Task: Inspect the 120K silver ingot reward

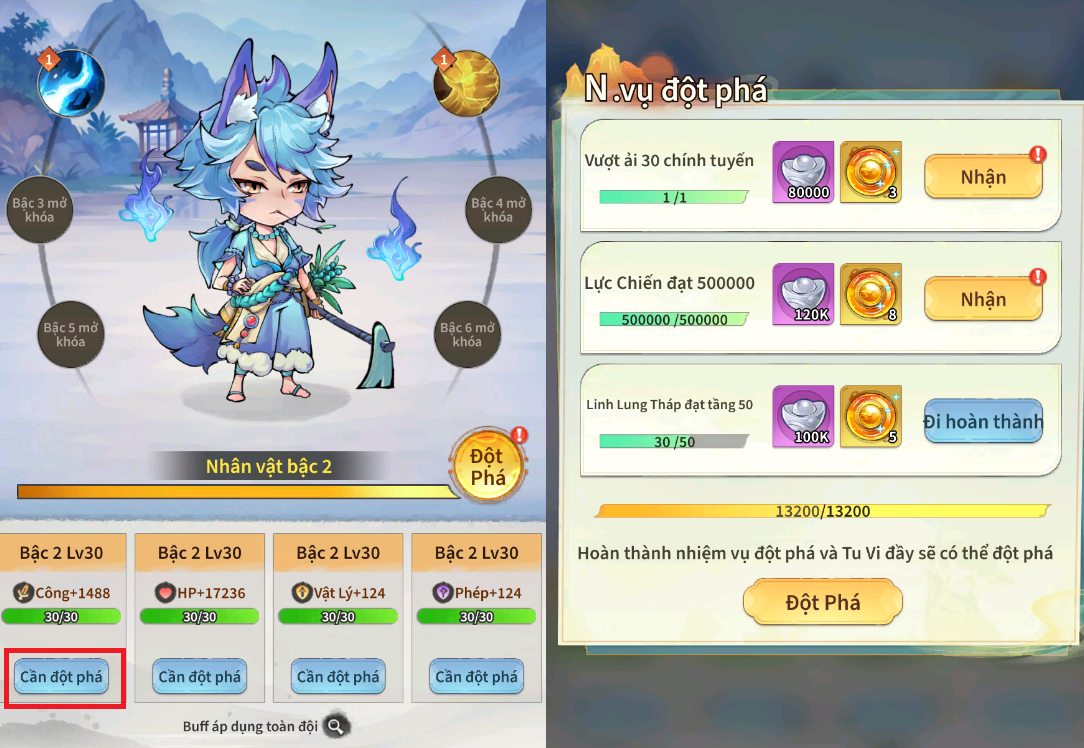Action: point(803,295)
